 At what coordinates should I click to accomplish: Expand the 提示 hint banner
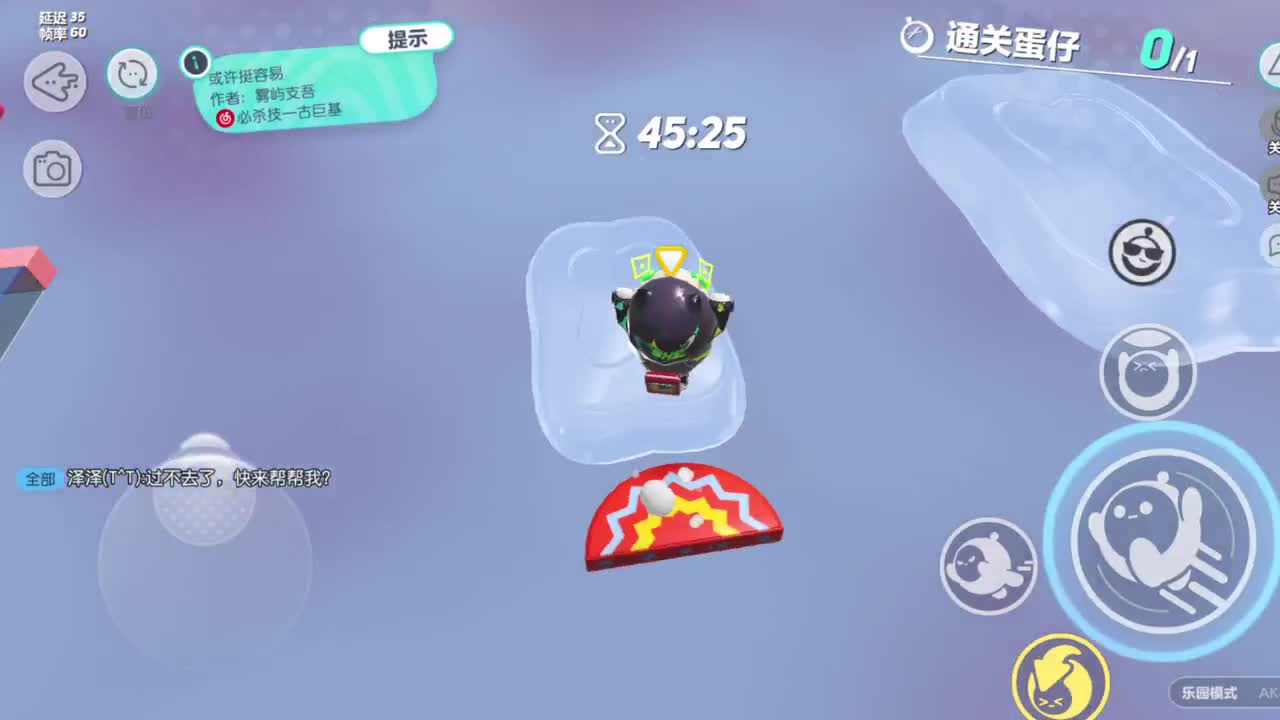[407, 36]
